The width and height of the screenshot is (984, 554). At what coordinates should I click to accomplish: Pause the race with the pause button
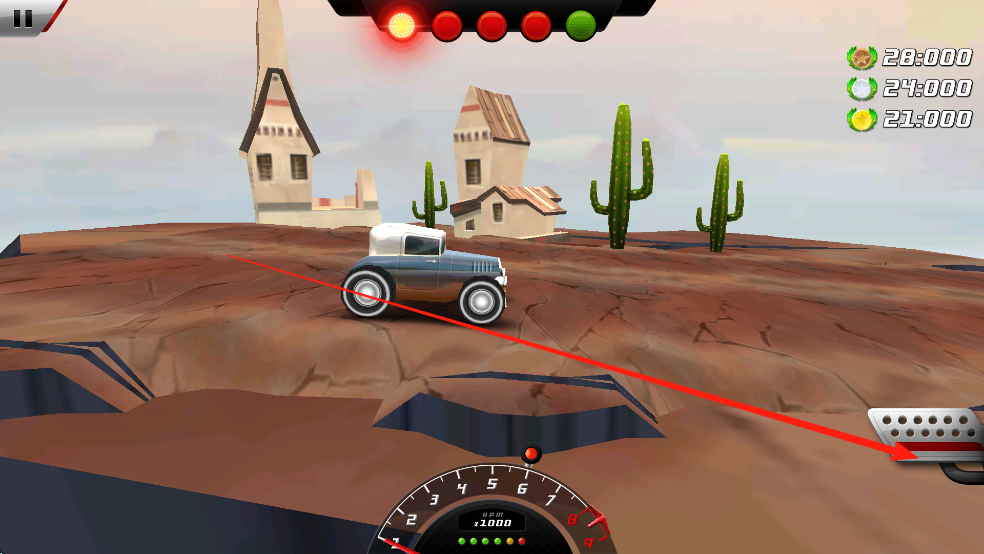(x=24, y=16)
